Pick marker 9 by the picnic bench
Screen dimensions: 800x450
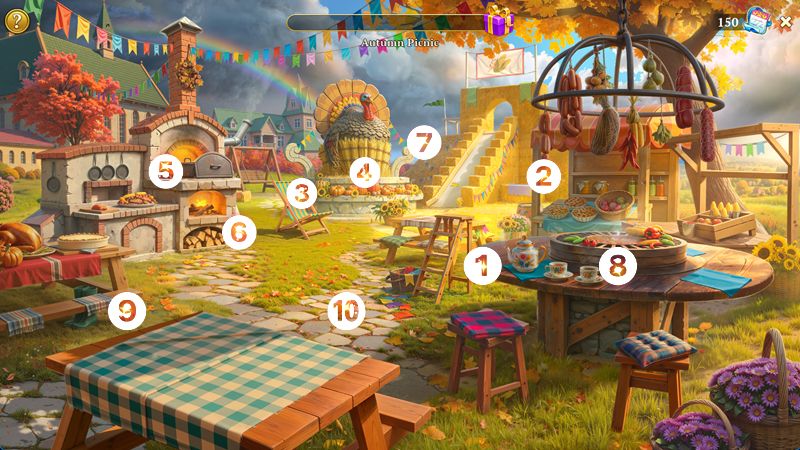pyautogui.click(x=127, y=310)
